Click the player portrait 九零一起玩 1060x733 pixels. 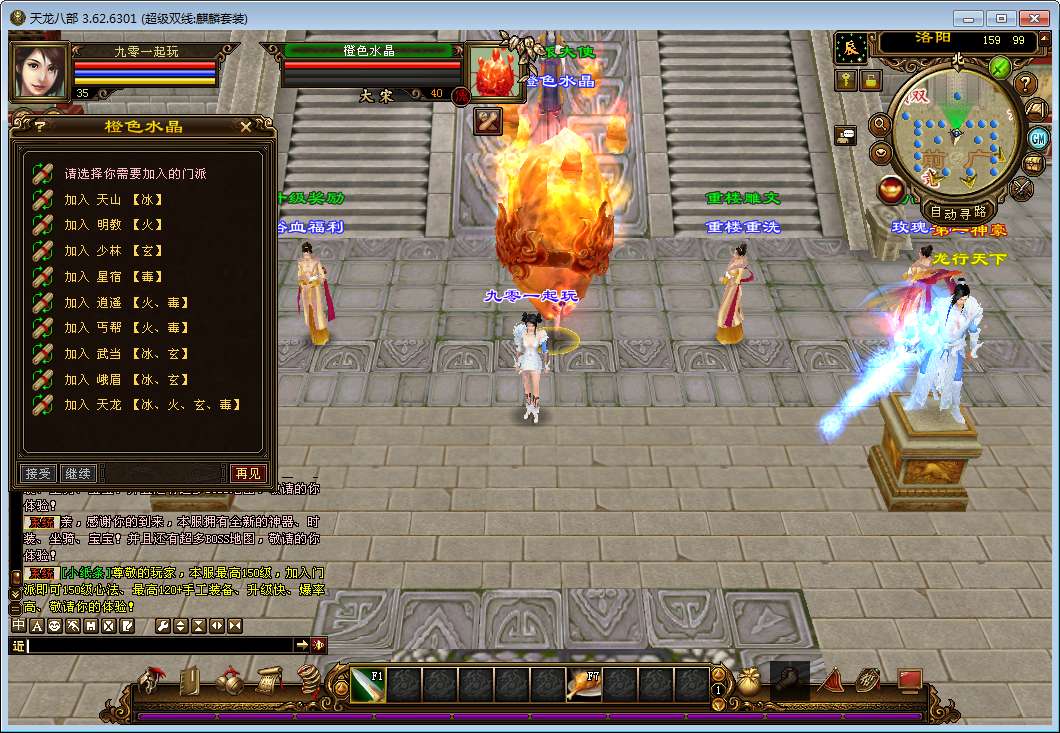tap(40, 71)
